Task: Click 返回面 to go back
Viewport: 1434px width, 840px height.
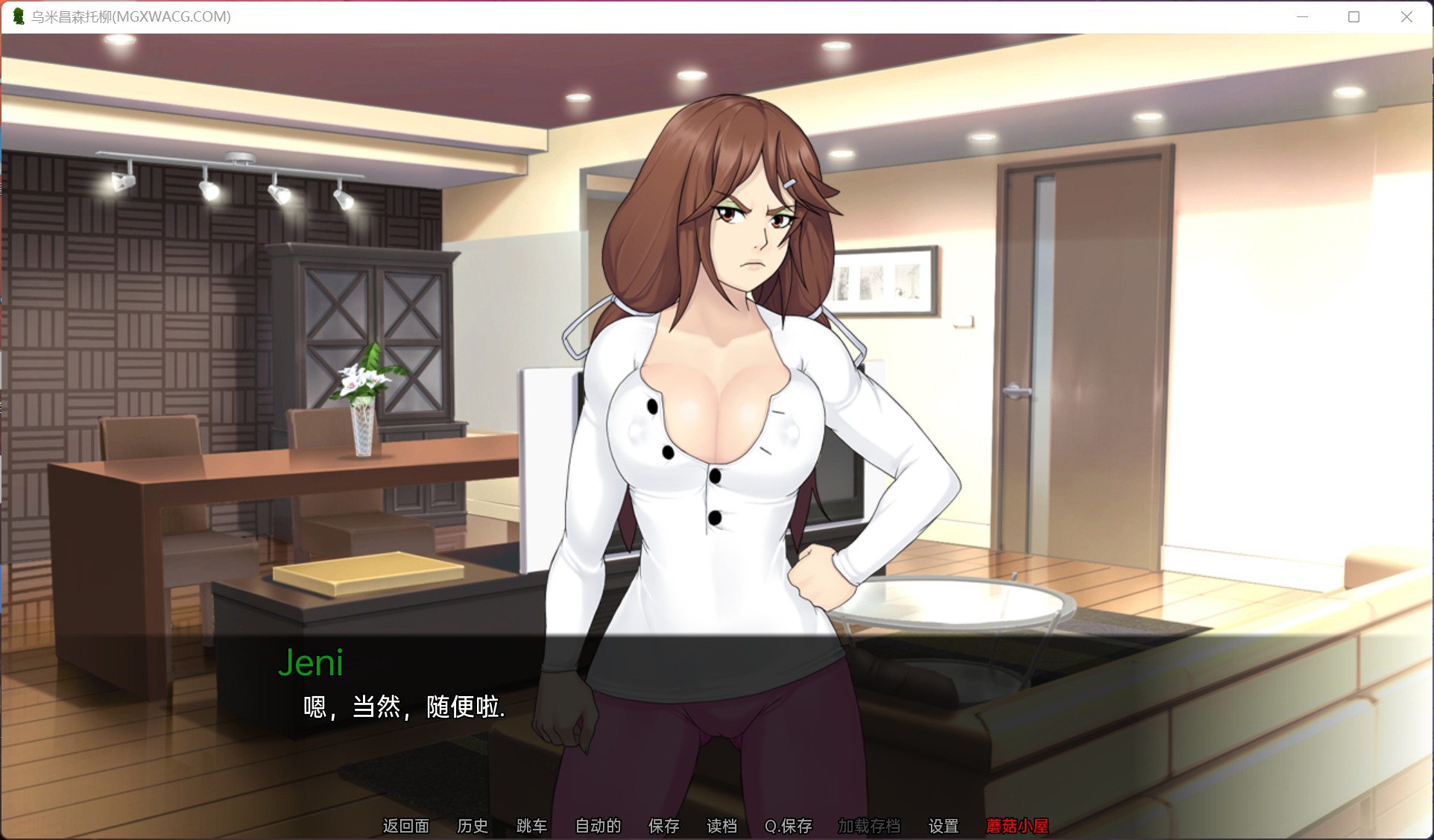Action: (x=406, y=826)
